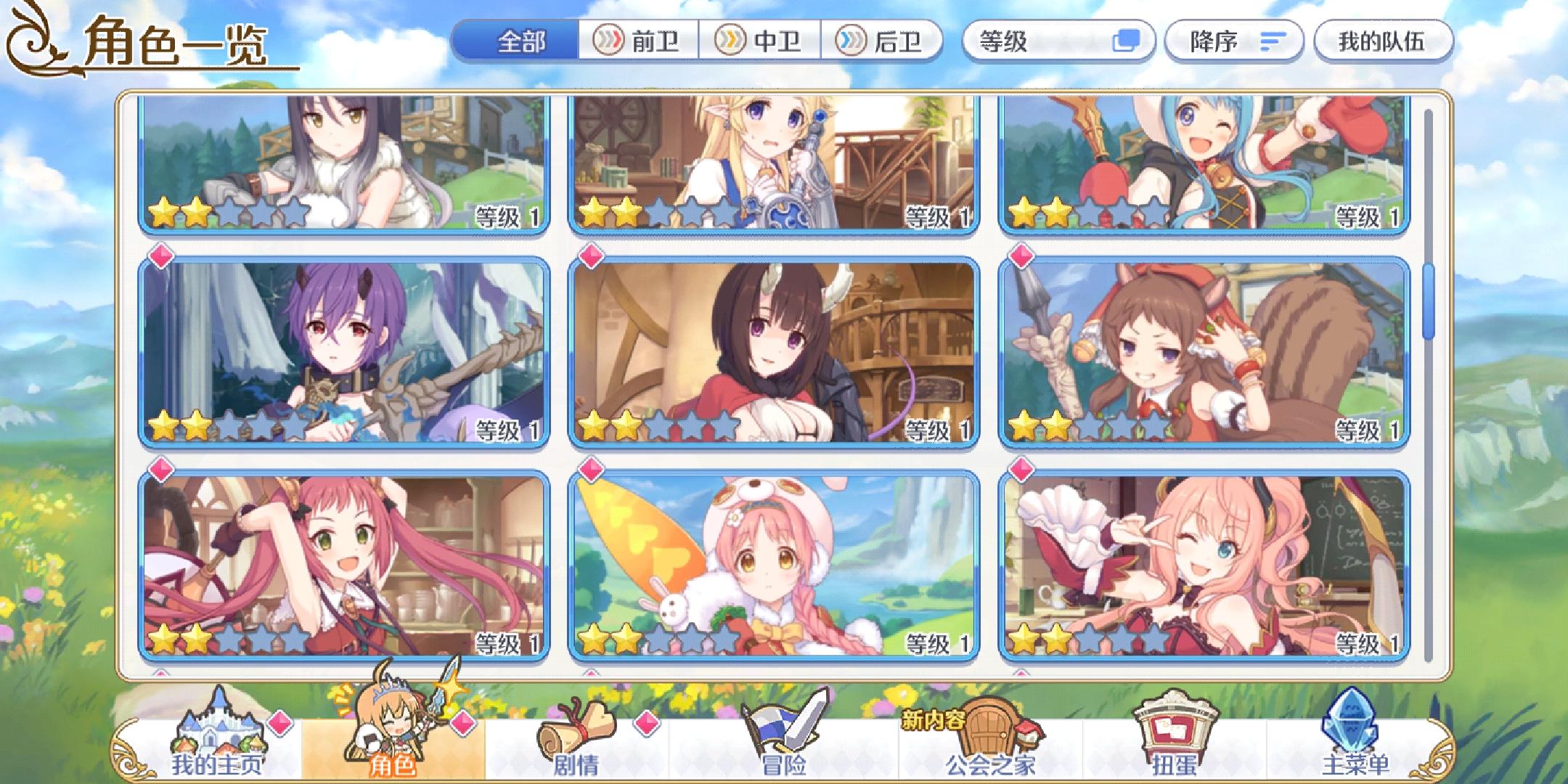The width and height of the screenshot is (1568, 784).
Task: Toggle descending sort order via 降序 control
Action: (1234, 44)
